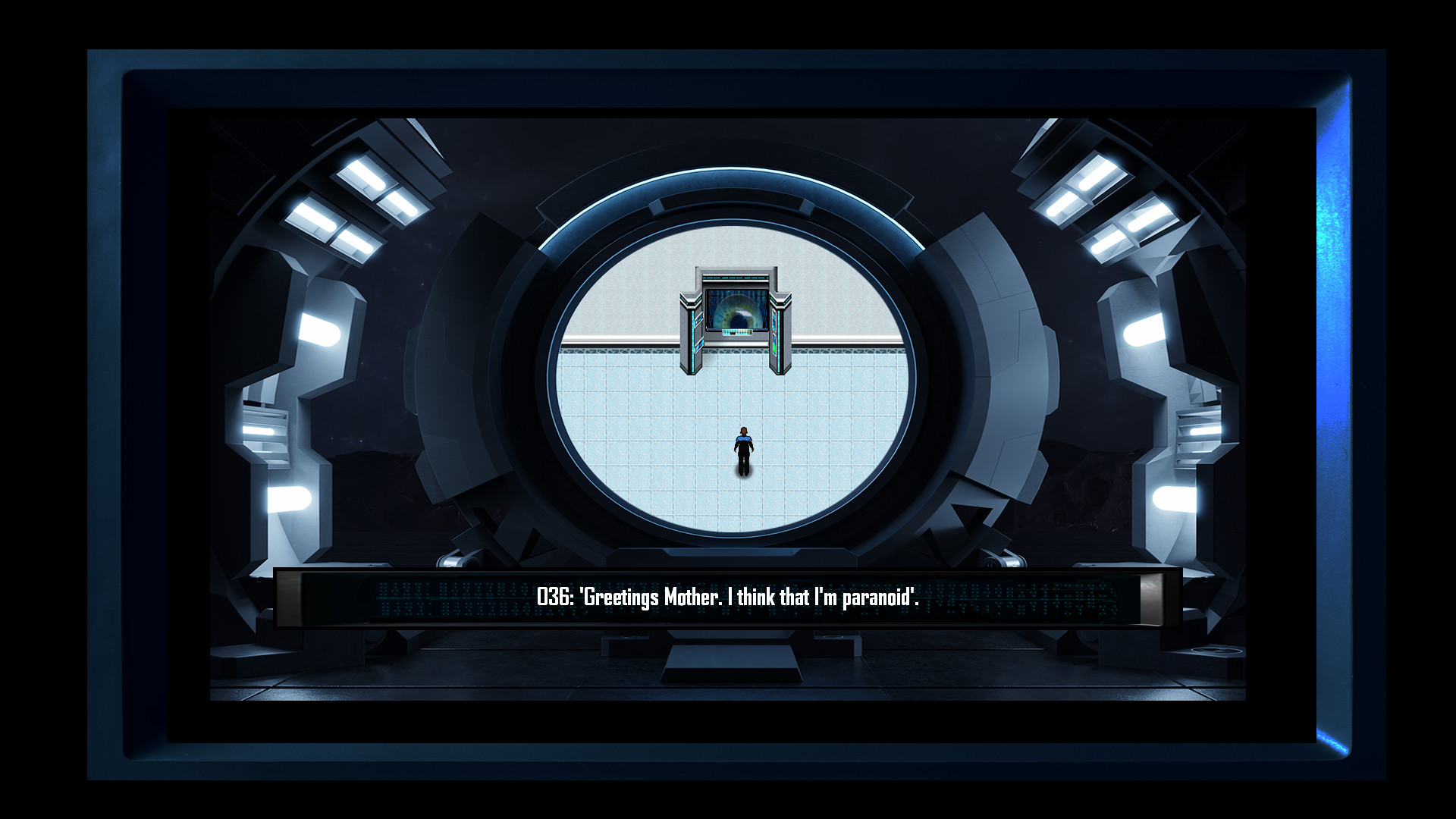Click the green indicator on the monitor's right pillar
Screen dimensions: 1456x819
point(774,348)
